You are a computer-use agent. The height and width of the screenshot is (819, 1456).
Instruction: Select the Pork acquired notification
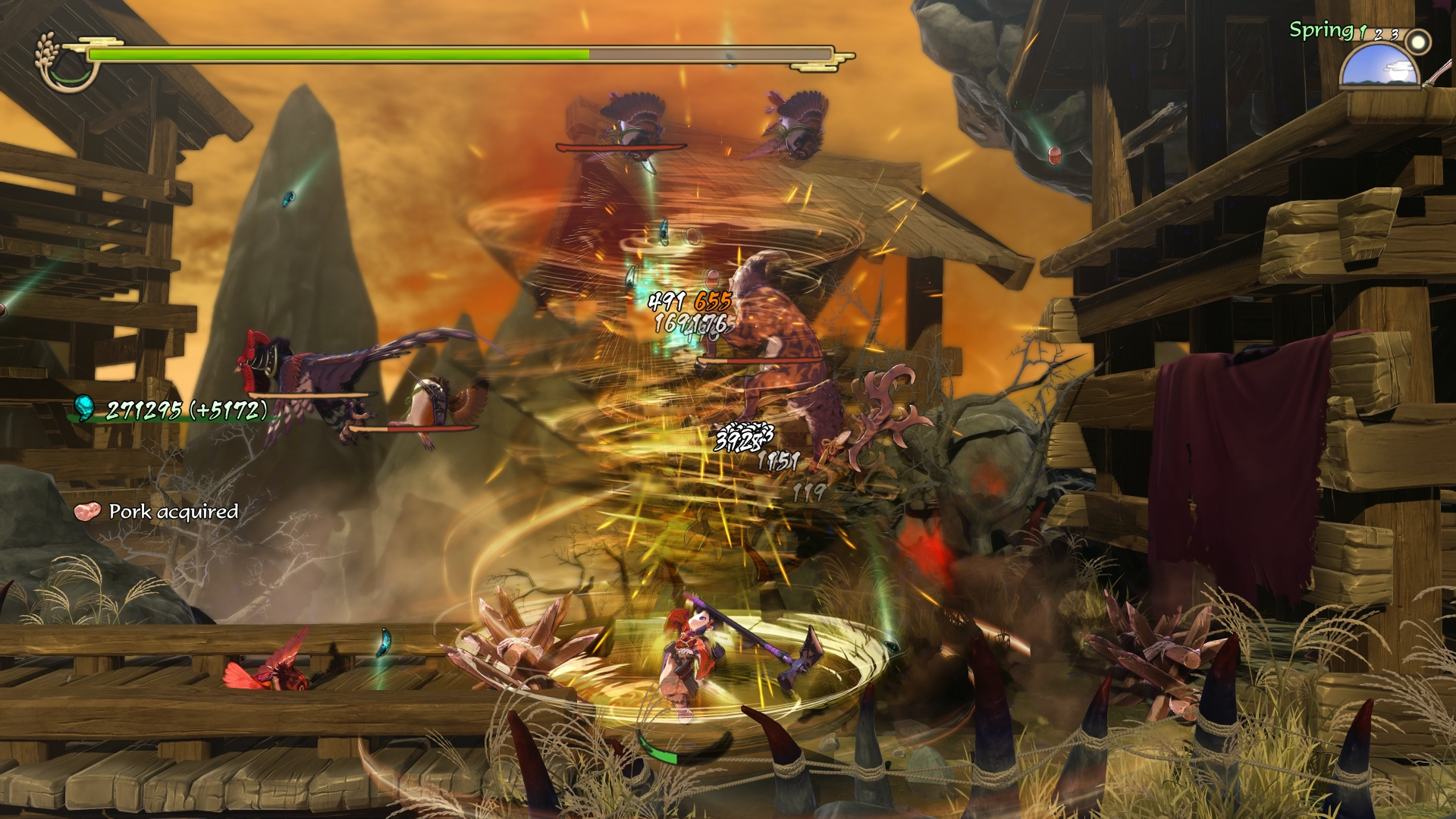(158, 512)
